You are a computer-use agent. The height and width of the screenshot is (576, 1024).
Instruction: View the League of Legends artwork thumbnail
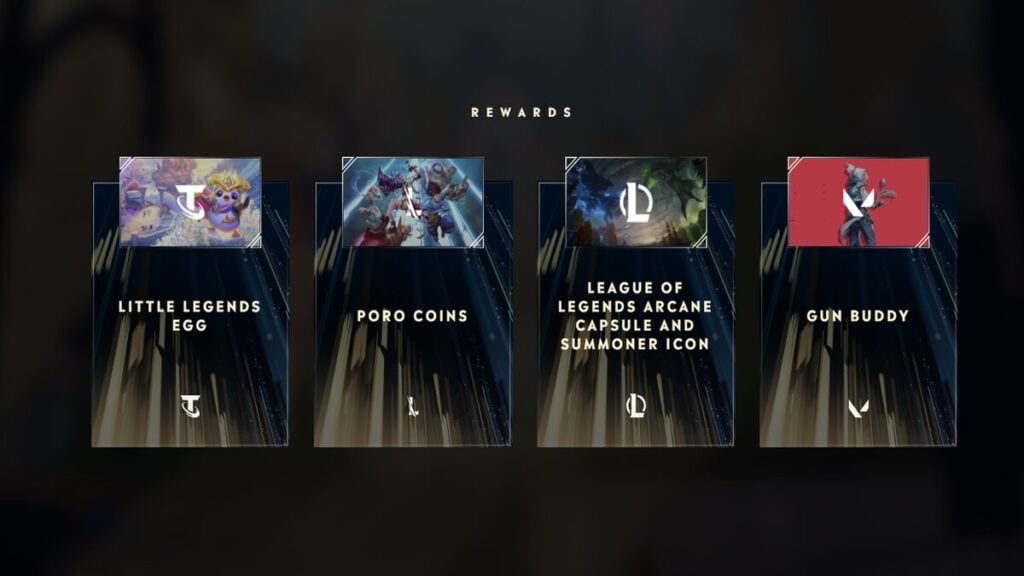click(x=636, y=202)
